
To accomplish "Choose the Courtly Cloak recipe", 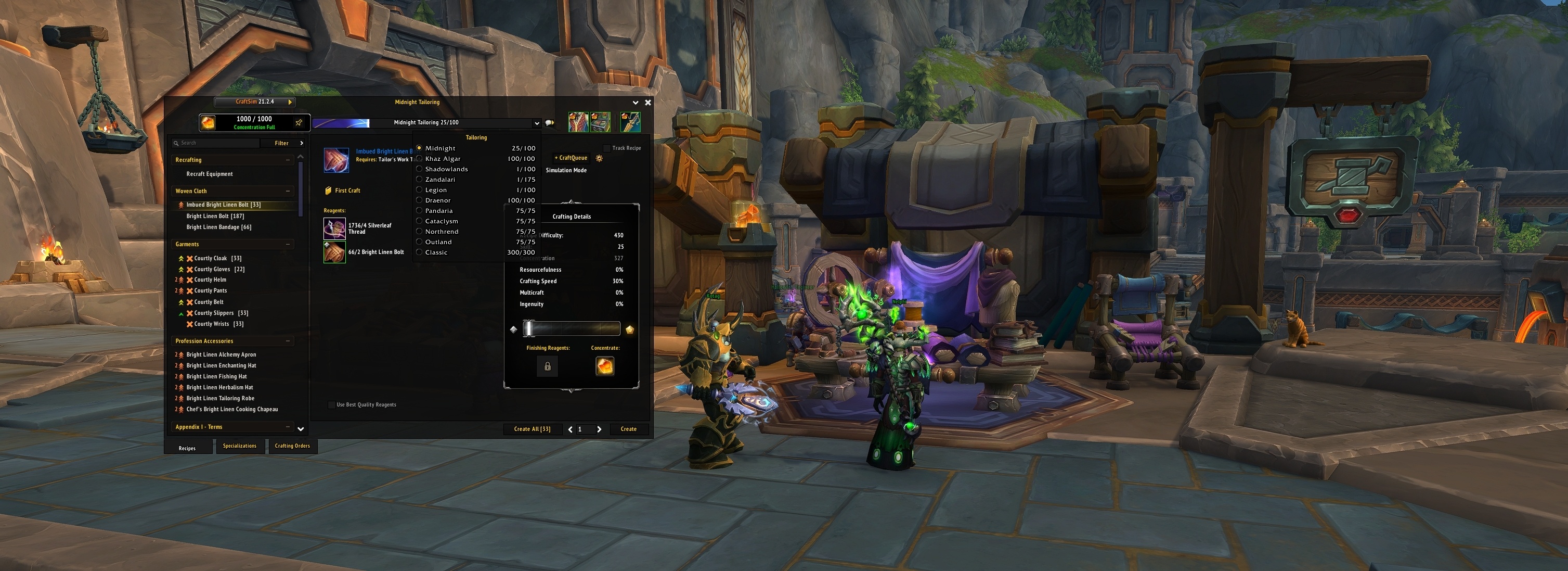I will point(210,258).
